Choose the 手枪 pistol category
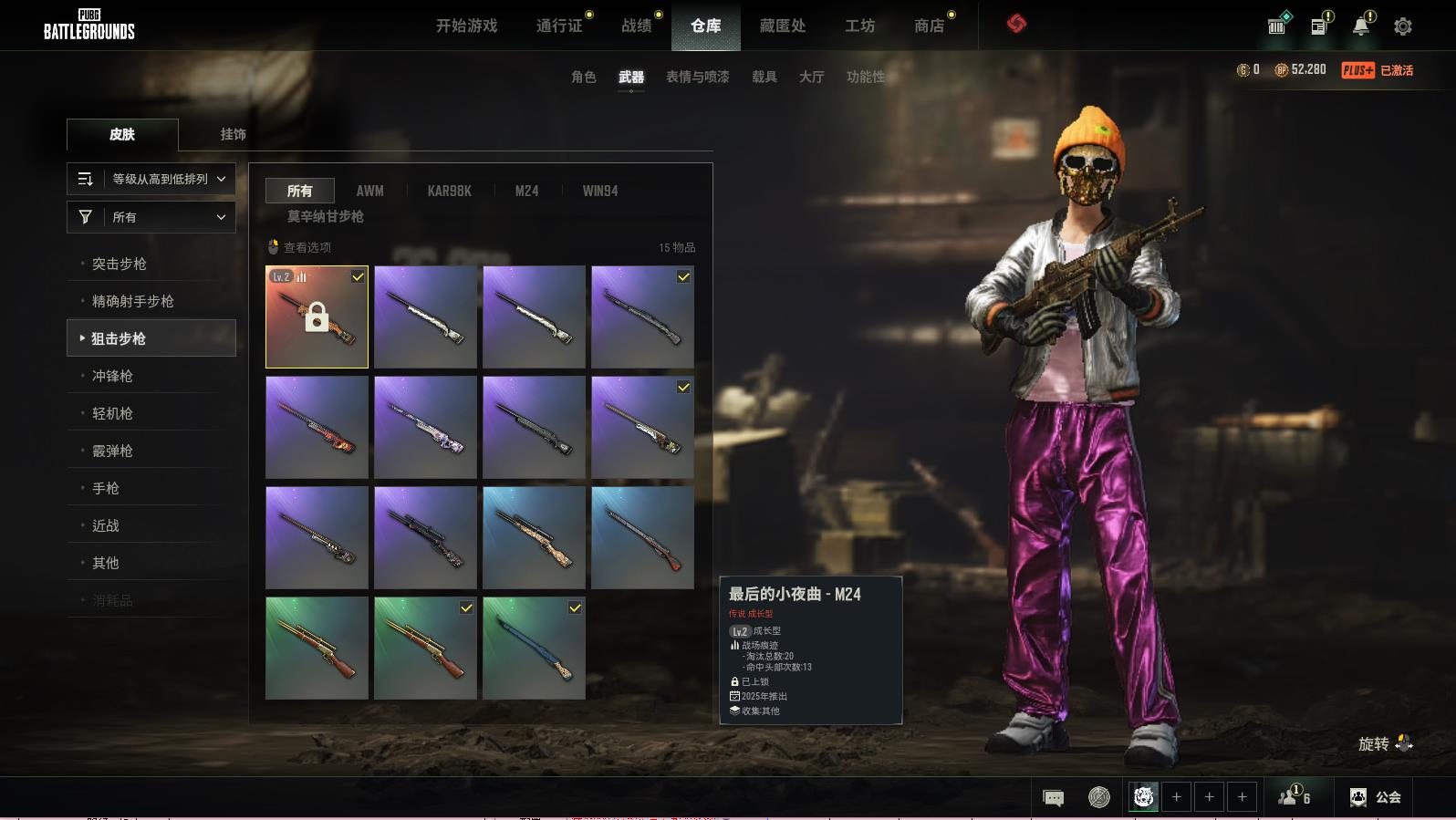 [106, 488]
